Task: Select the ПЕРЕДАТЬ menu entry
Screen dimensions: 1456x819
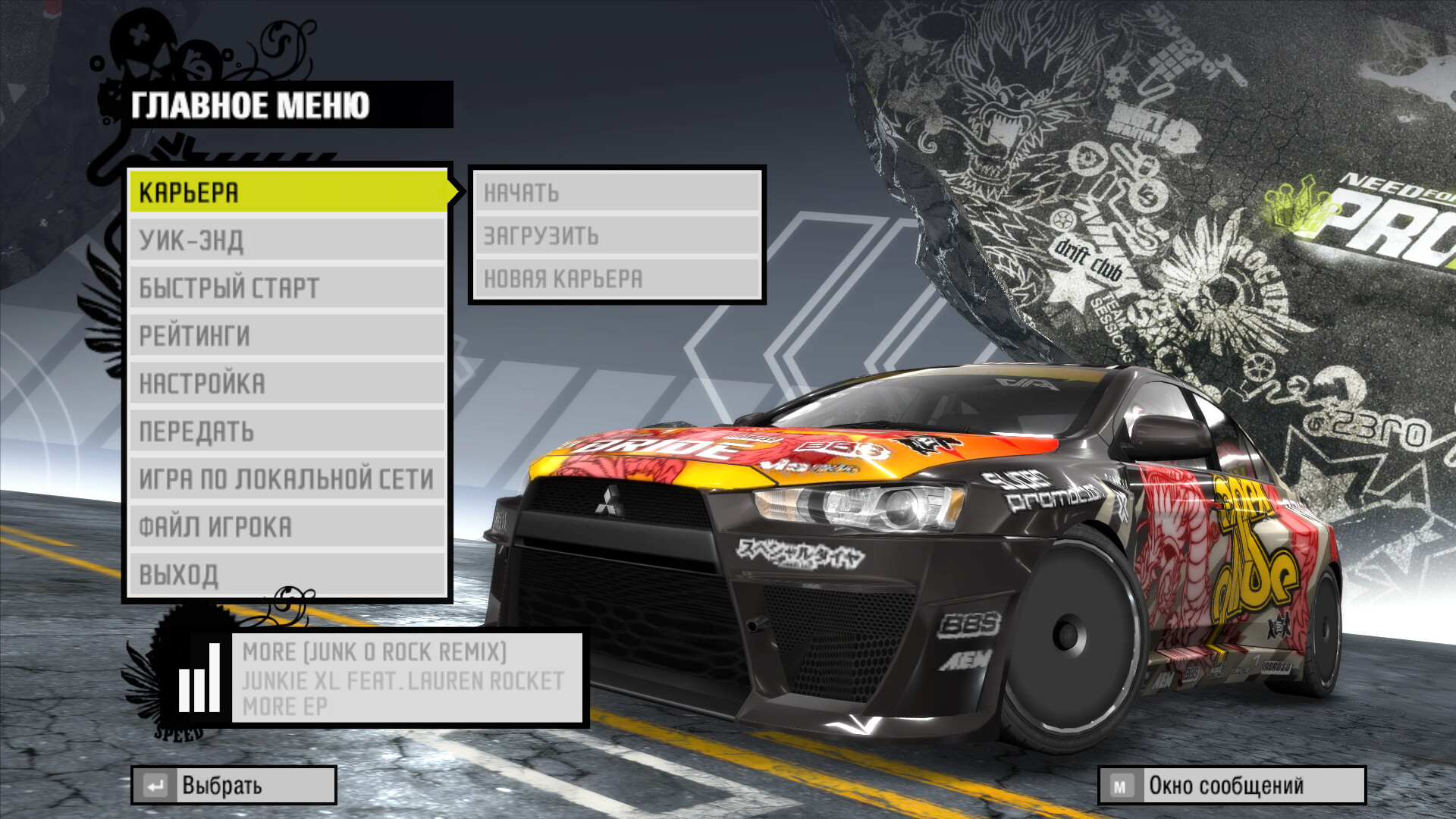Action: pyautogui.click(x=288, y=431)
